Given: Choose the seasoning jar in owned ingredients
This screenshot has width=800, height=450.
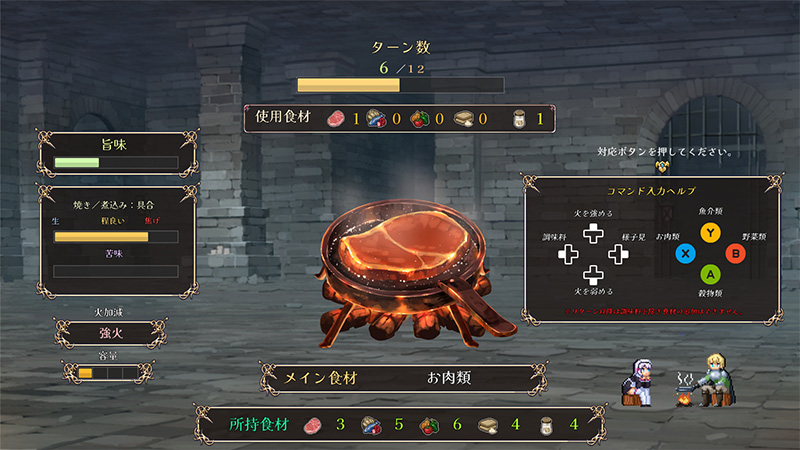Looking at the screenshot, I should [546, 425].
